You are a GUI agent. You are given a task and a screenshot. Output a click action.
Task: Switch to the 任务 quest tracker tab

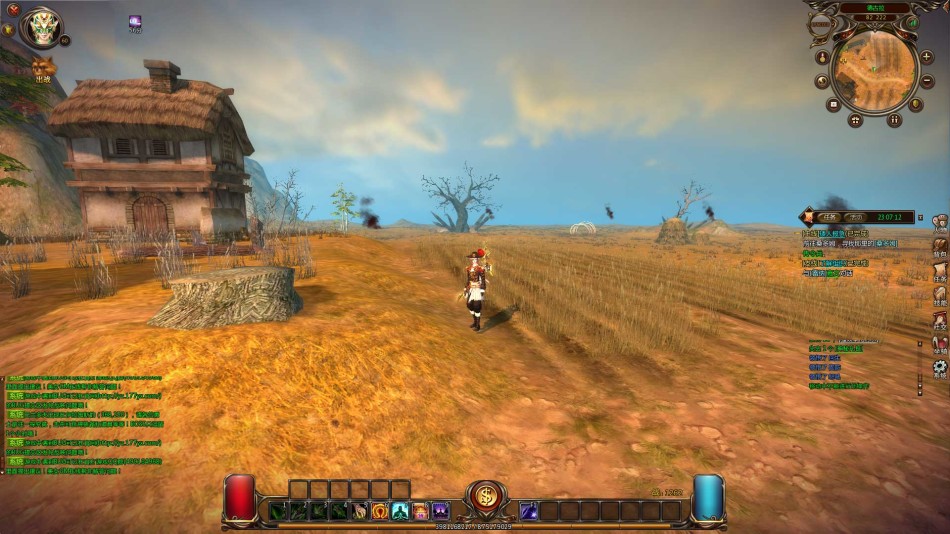pos(828,216)
